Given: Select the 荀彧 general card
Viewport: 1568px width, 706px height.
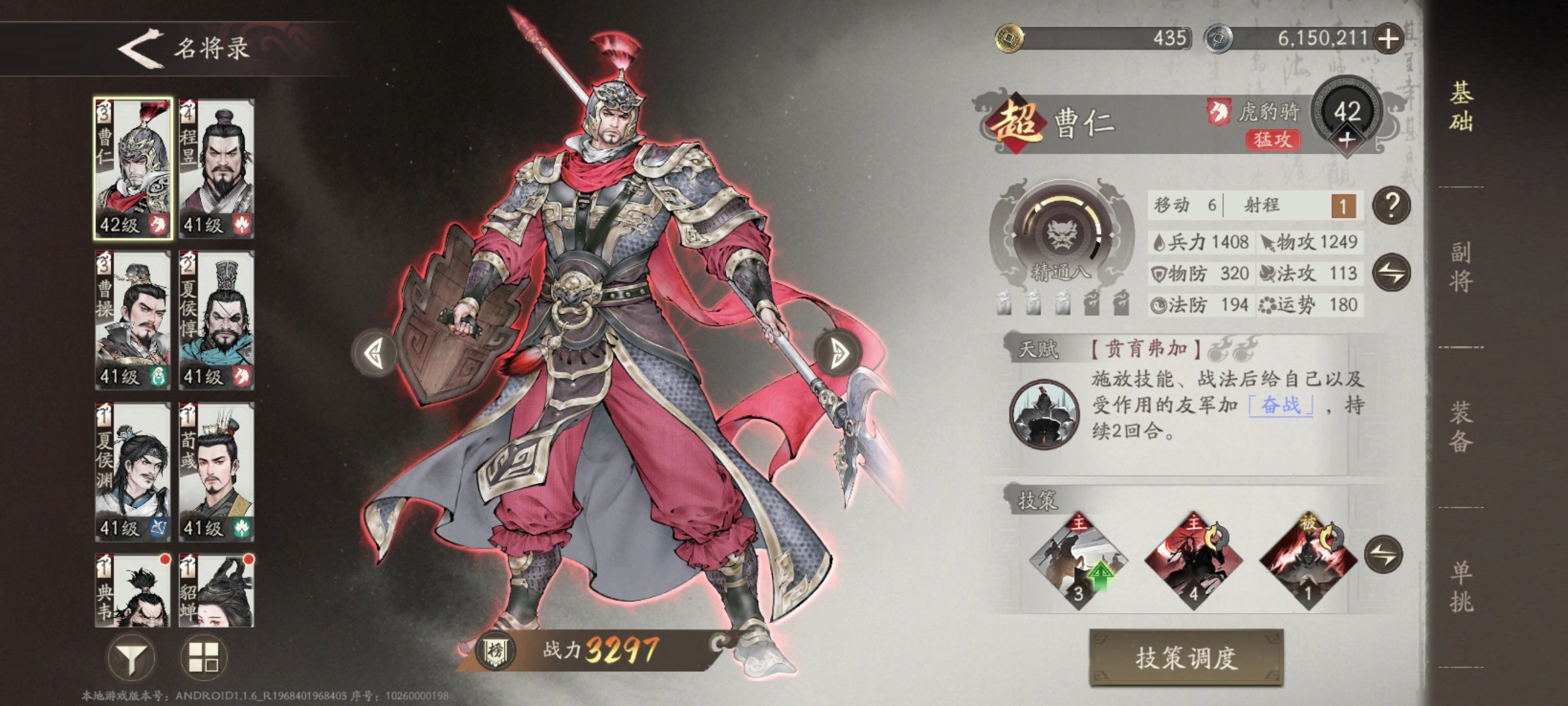Looking at the screenshot, I should pyautogui.click(x=217, y=472).
